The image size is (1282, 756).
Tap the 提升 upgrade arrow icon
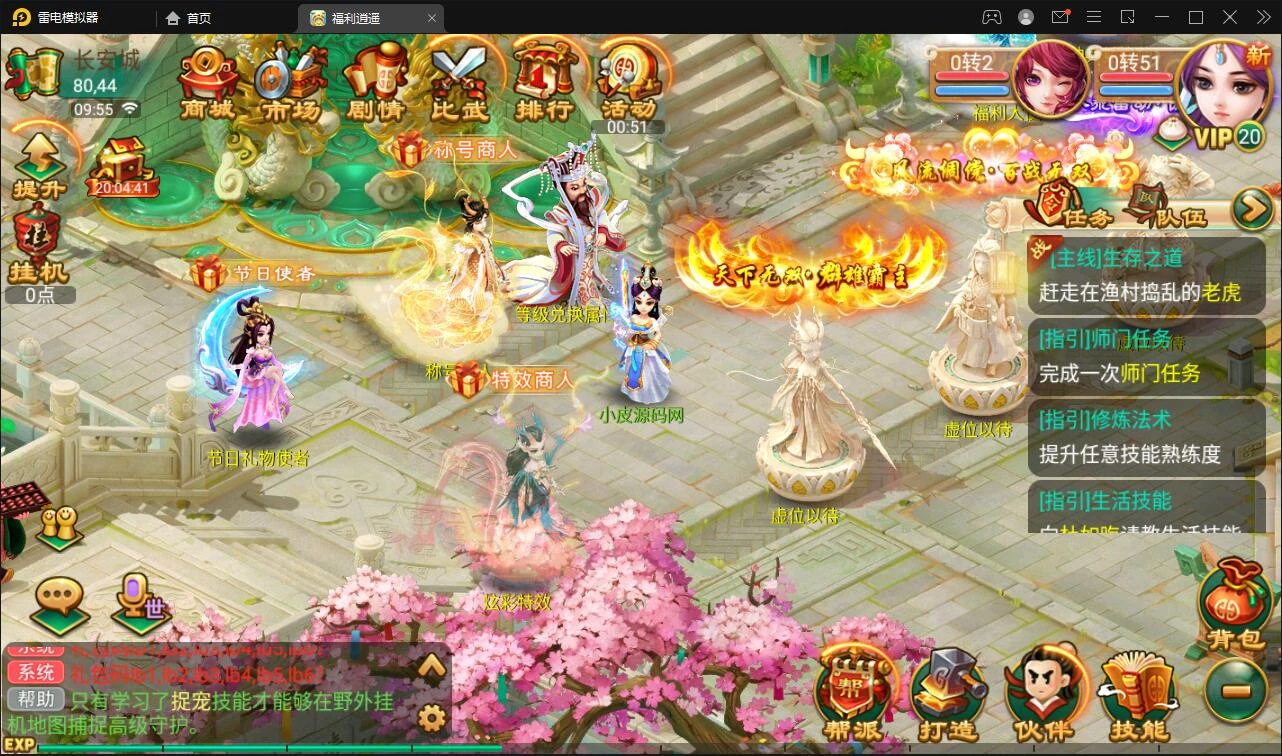click(x=38, y=165)
